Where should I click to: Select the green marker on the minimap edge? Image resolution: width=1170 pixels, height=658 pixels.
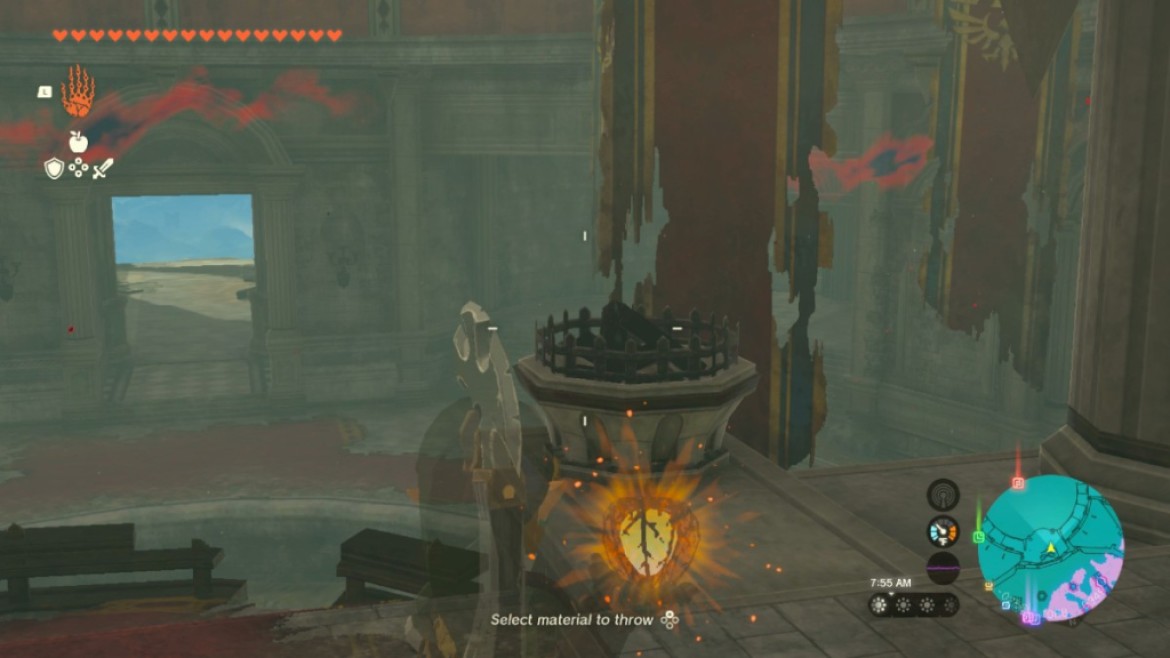pos(978,537)
